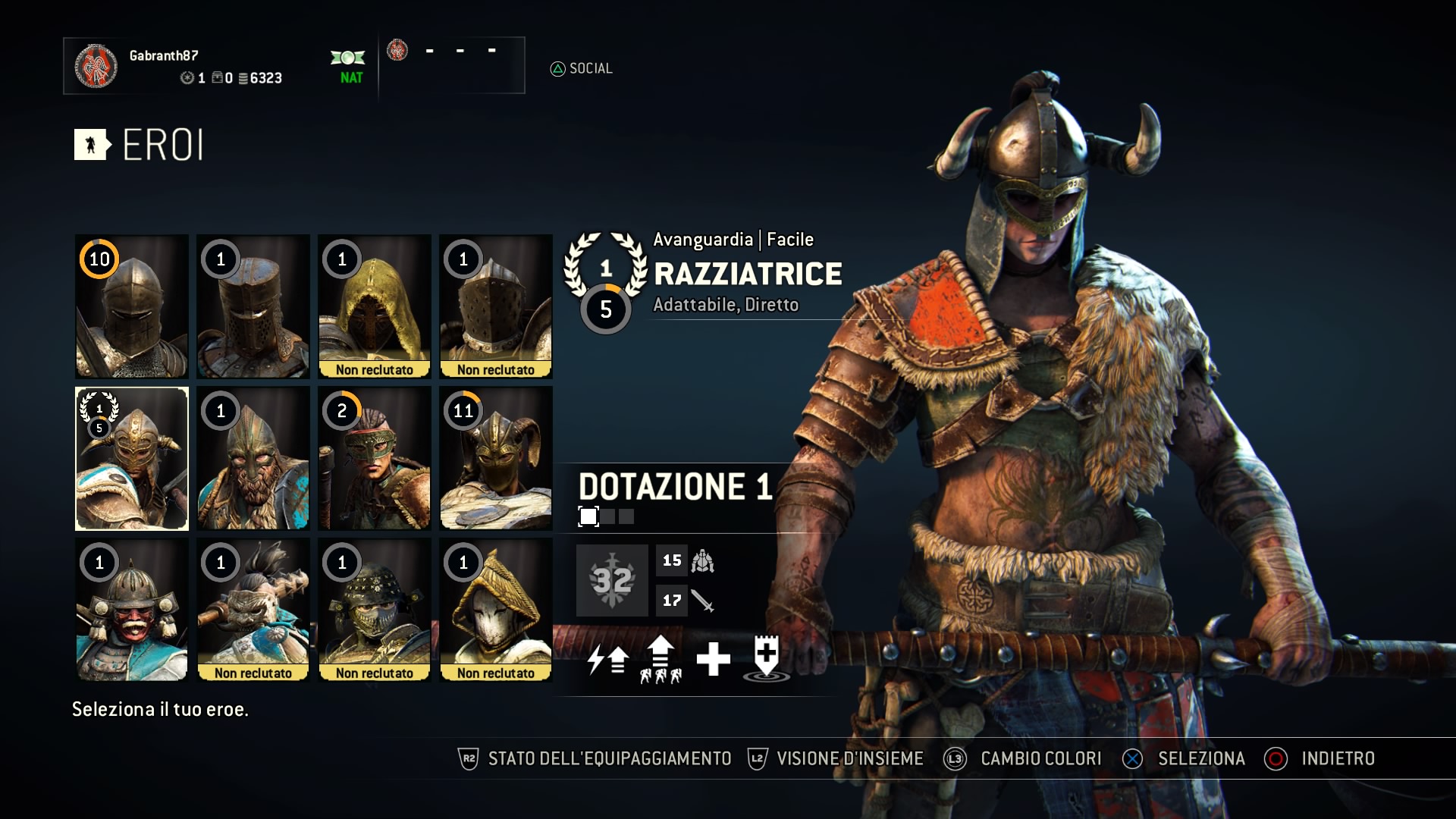Select the highlighted Raider hero tile

pyautogui.click(x=132, y=458)
